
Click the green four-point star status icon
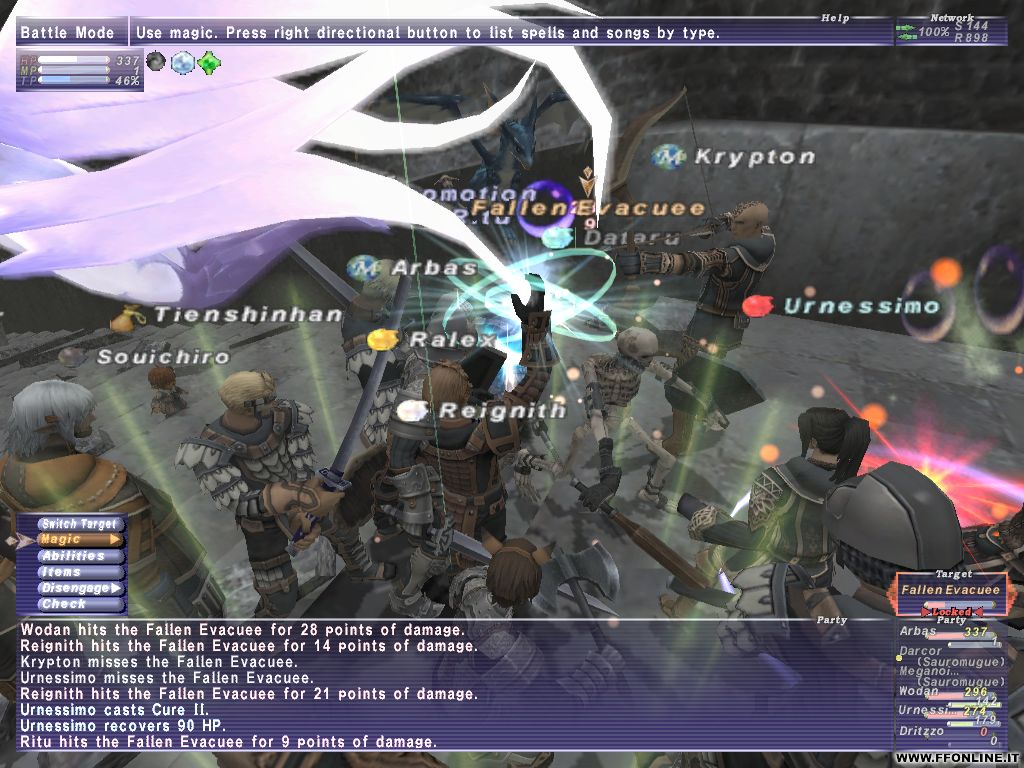[209, 63]
